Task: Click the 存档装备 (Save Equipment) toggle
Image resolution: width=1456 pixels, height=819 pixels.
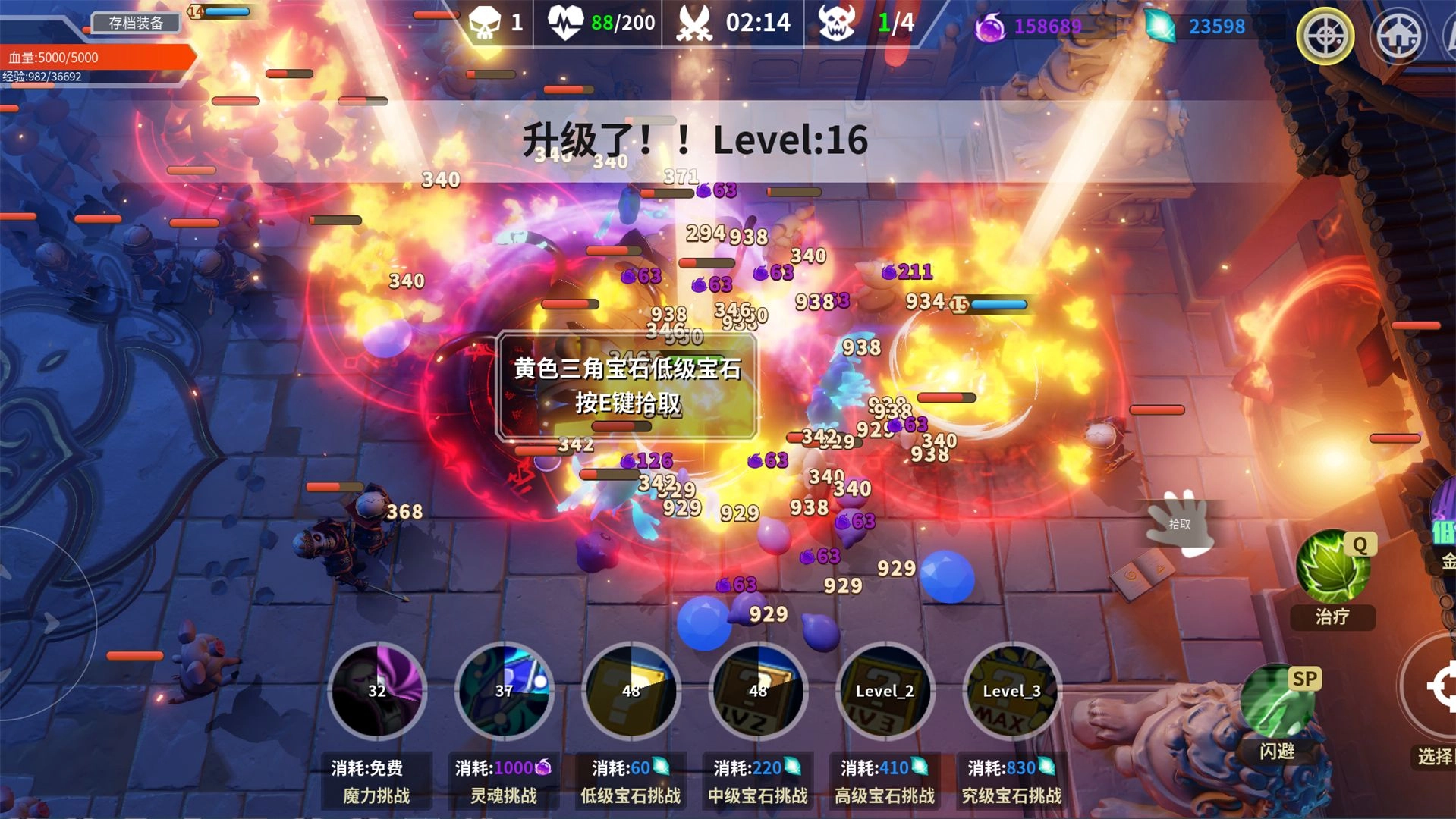Action: (x=135, y=24)
